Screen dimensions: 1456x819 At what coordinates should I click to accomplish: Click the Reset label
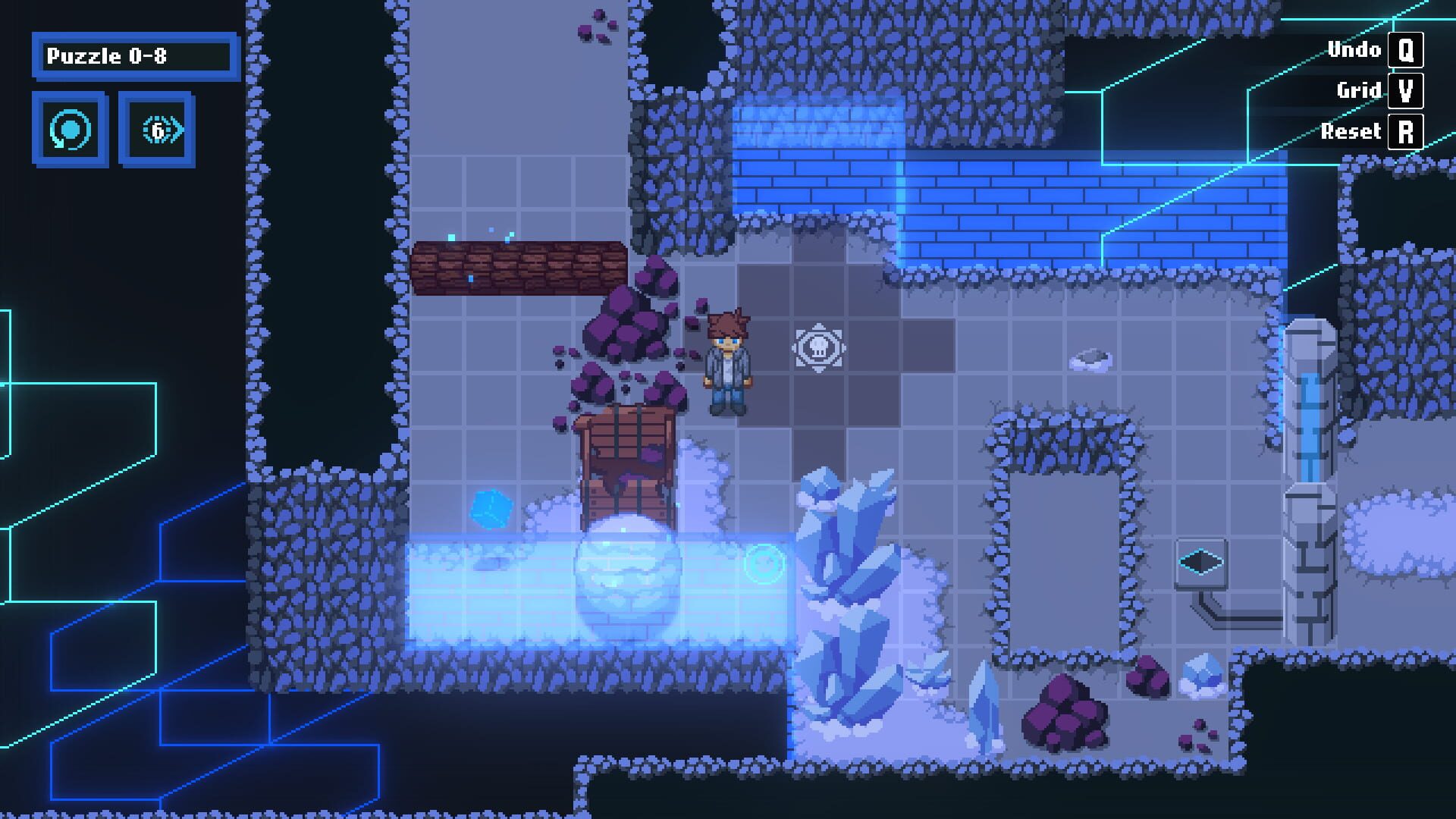[x=1351, y=130]
